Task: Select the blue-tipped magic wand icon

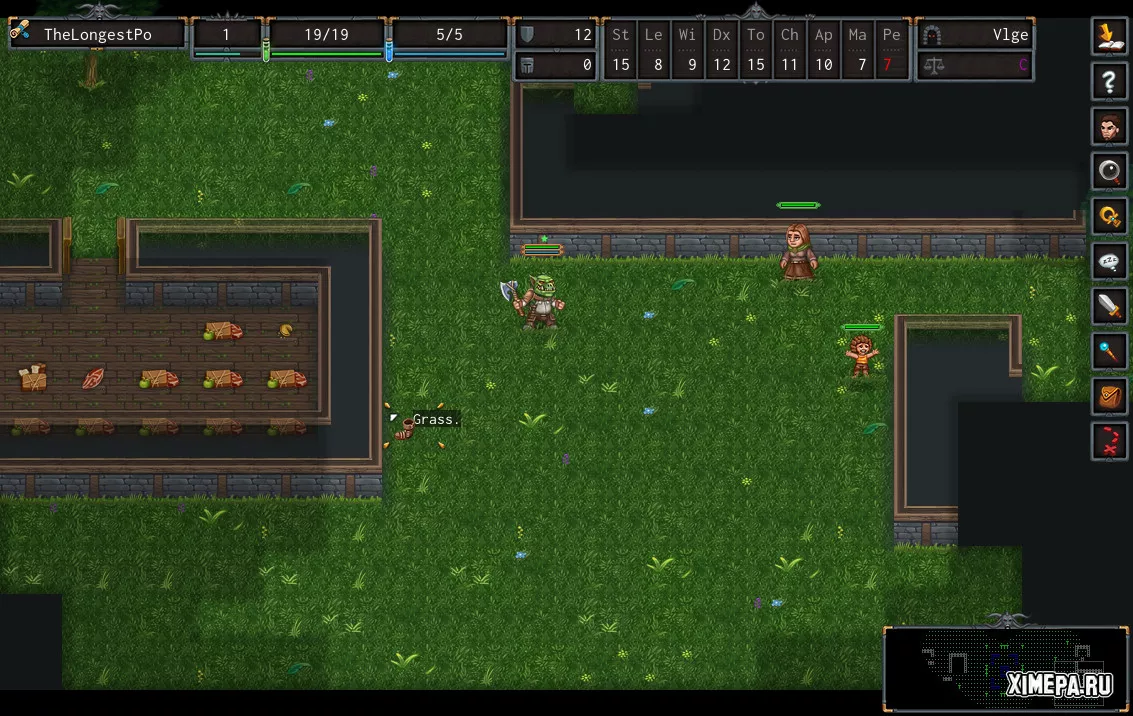Action: coord(1109,351)
